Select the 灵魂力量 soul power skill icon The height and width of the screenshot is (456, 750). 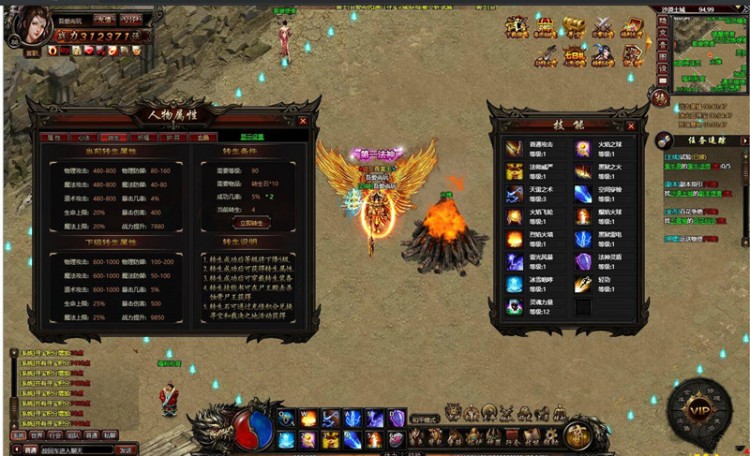pyautogui.click(x=514, y=307)
